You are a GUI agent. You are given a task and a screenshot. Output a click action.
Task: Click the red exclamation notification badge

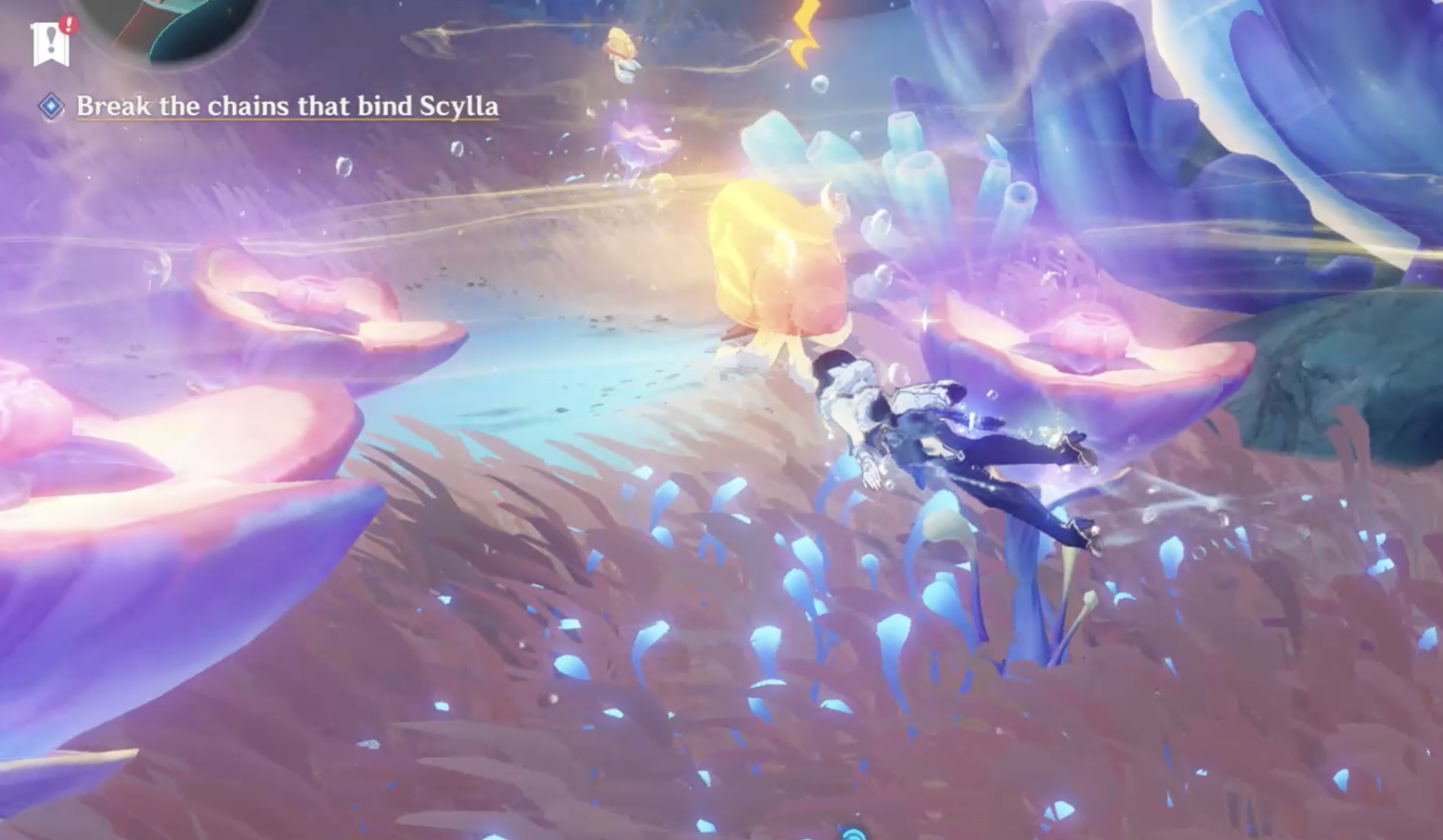69,24
